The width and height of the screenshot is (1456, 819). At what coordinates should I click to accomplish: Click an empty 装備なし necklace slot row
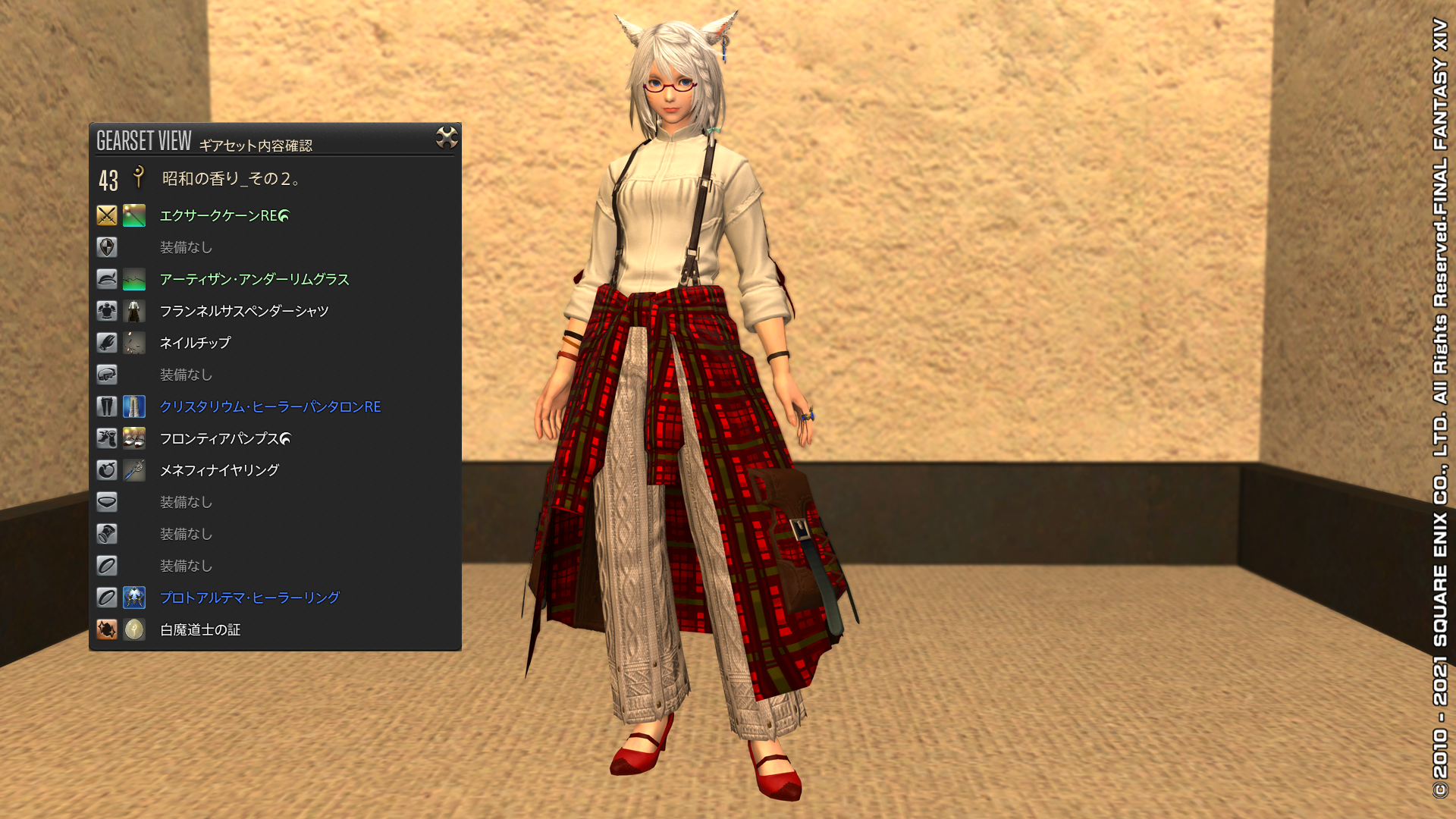pyautogui.click(x=186, y=502)
